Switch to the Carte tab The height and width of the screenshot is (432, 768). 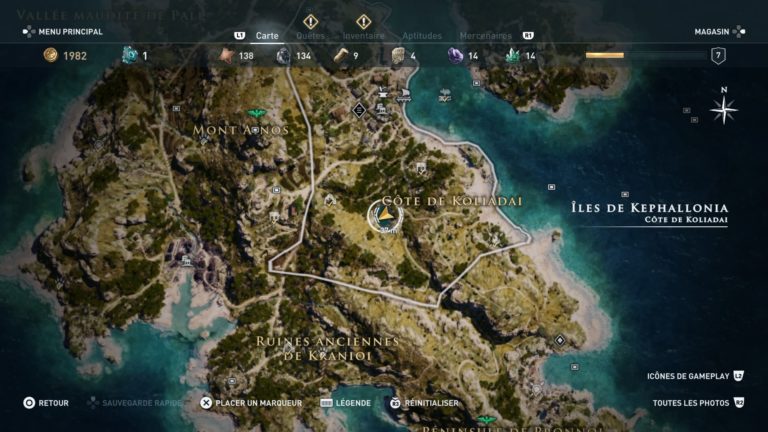coord(267,35)
